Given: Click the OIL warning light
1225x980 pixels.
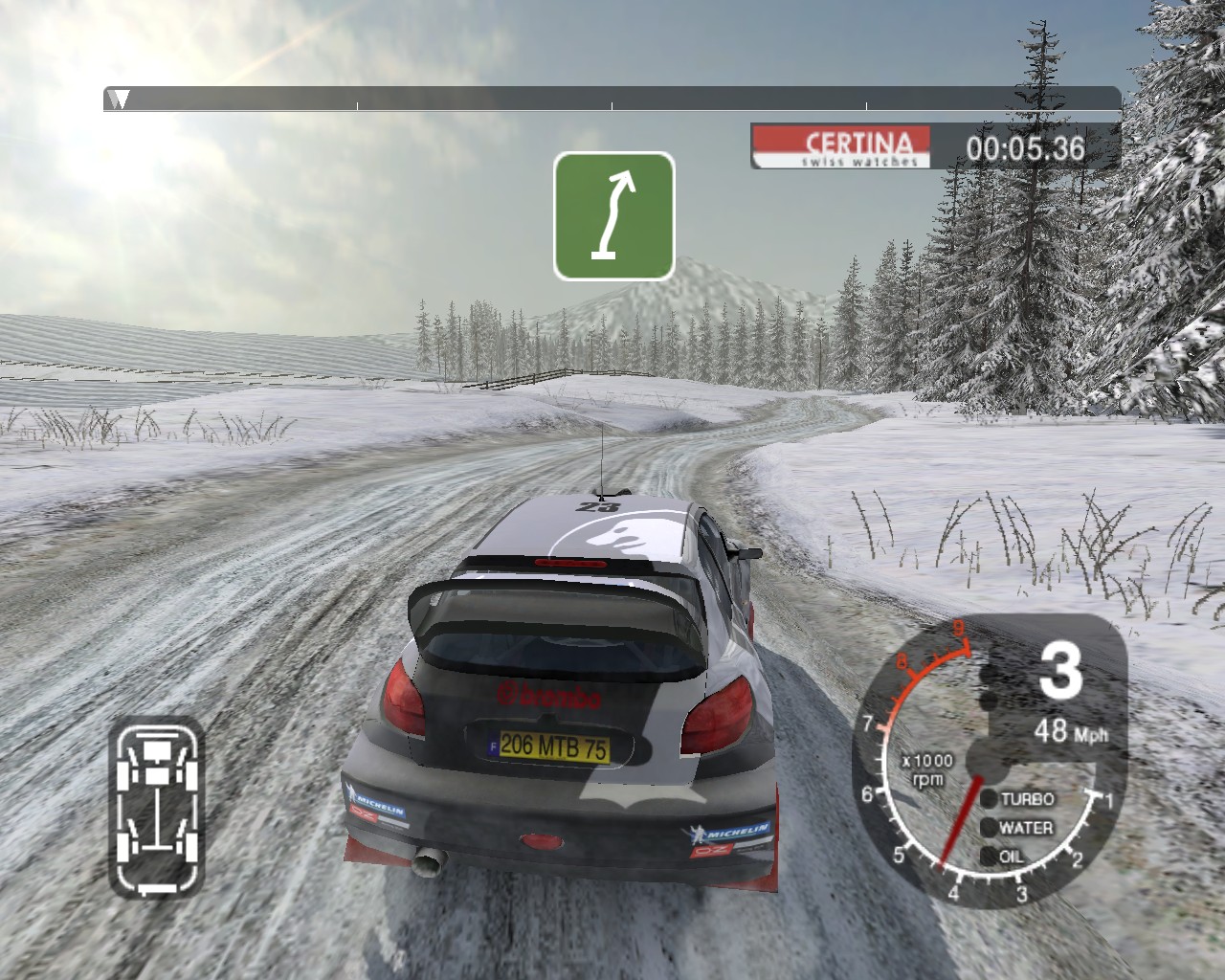Looking at the screenshot, I should coord(988,857).
